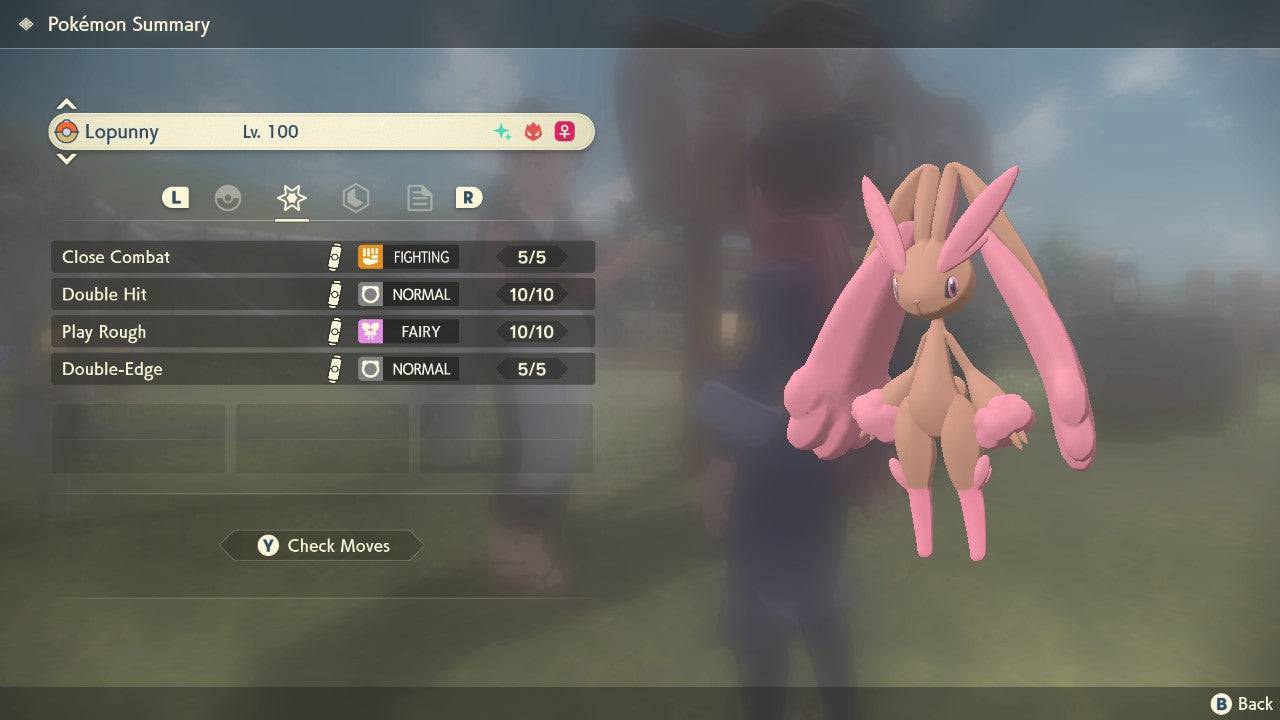Select the first empty move slot
This screenshot has width=1280, height=720.
click(x=138, y=438)
